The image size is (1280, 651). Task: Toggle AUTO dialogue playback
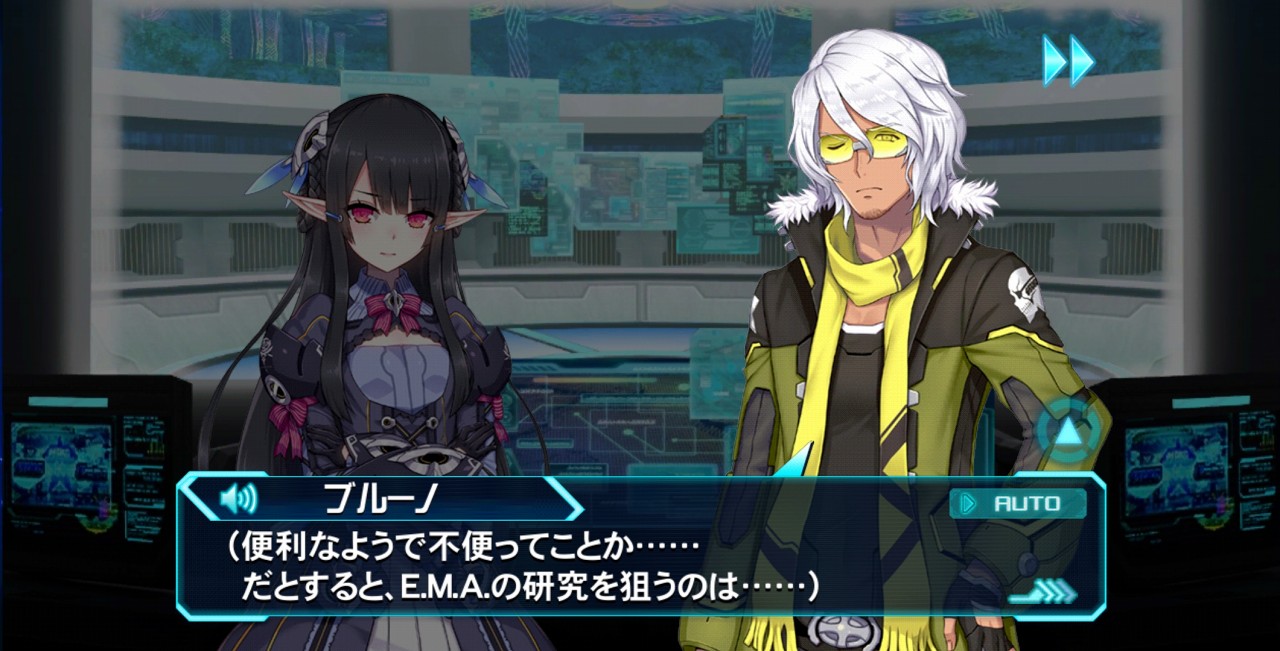click(1017, 503)
